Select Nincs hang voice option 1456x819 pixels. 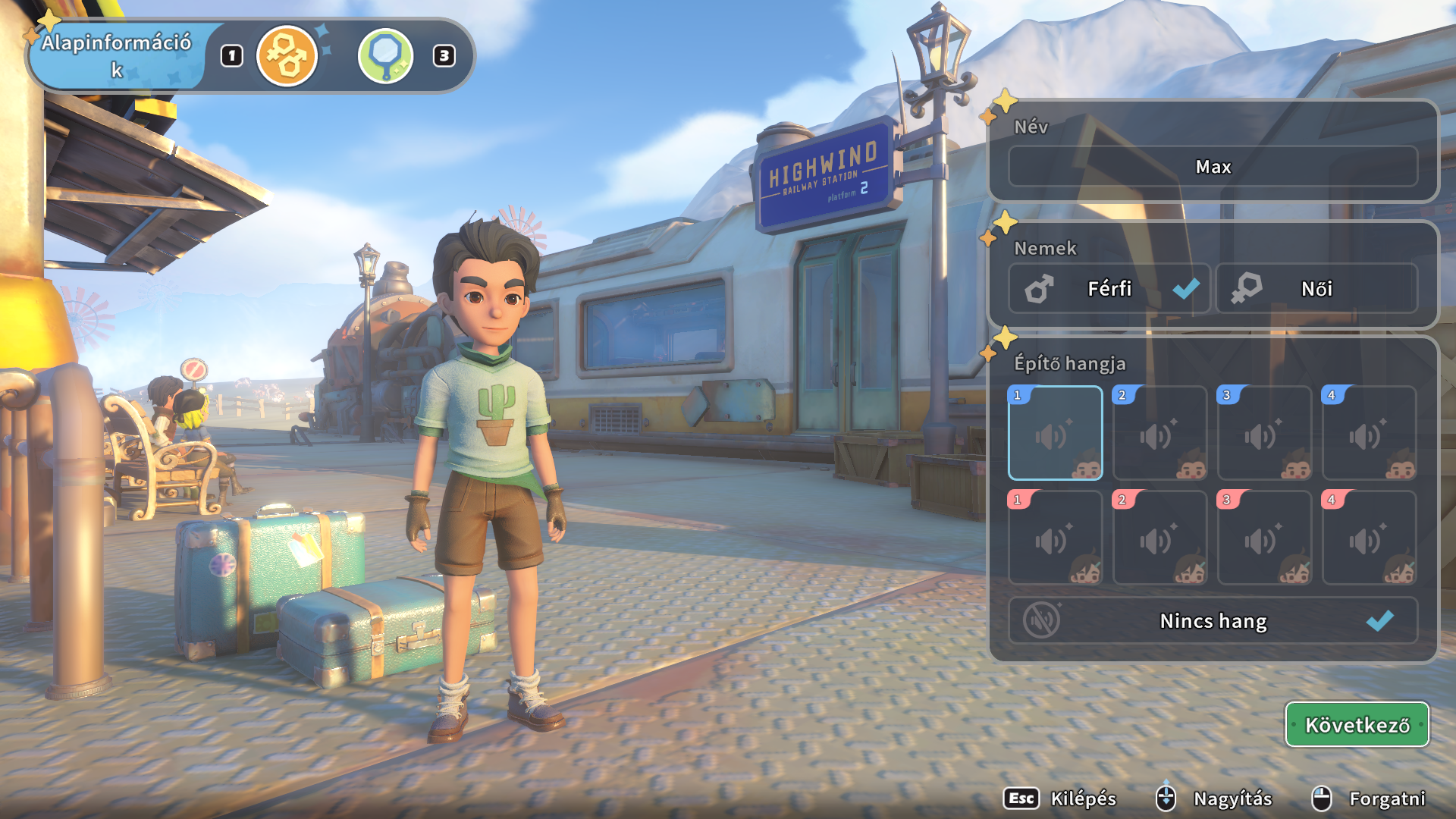[x=1213, y=621]
